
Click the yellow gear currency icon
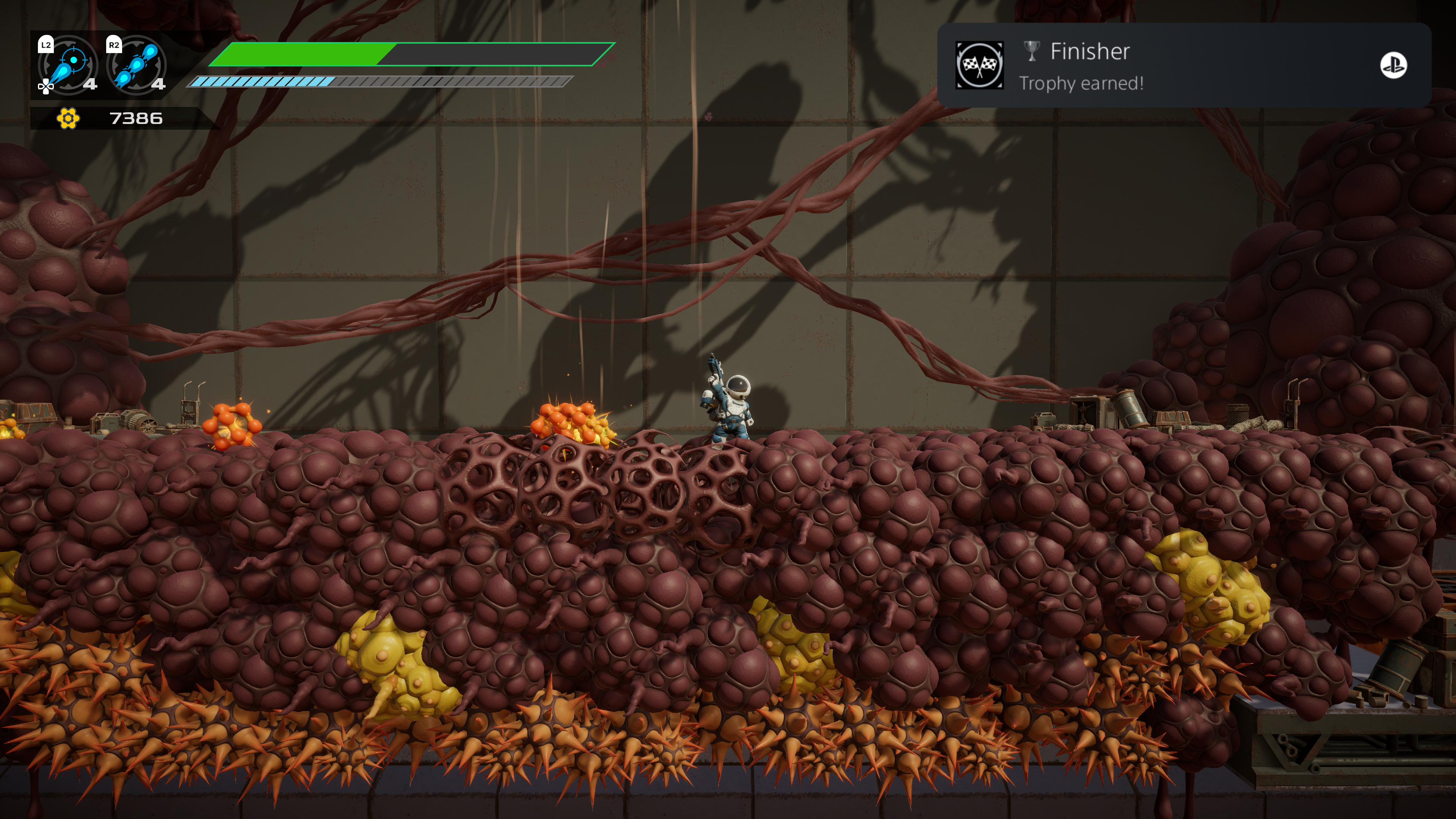[x=68, y=119]
